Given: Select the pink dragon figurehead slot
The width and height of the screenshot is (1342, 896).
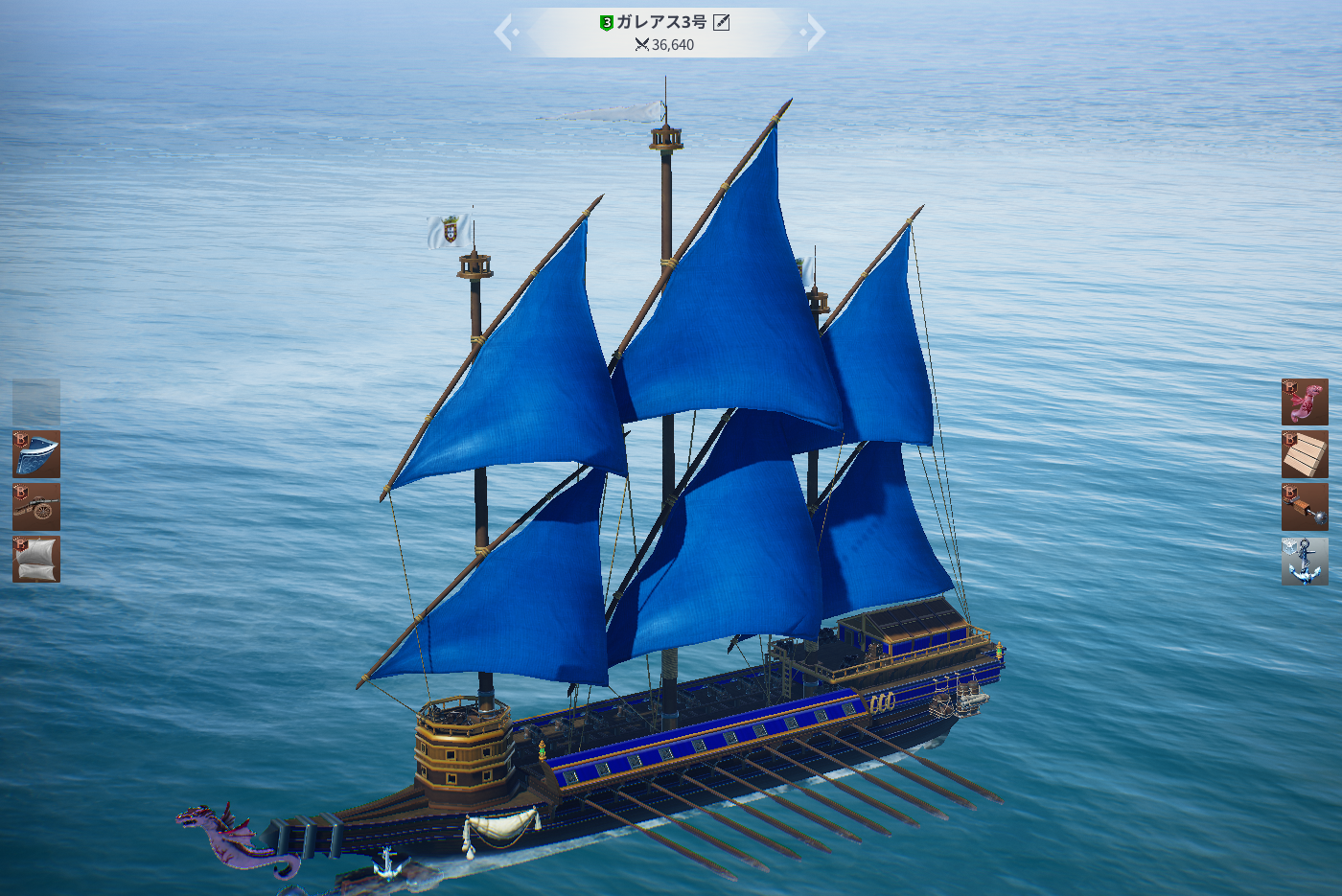Looking at the screenshot, I should click(x=1305, y=402).
